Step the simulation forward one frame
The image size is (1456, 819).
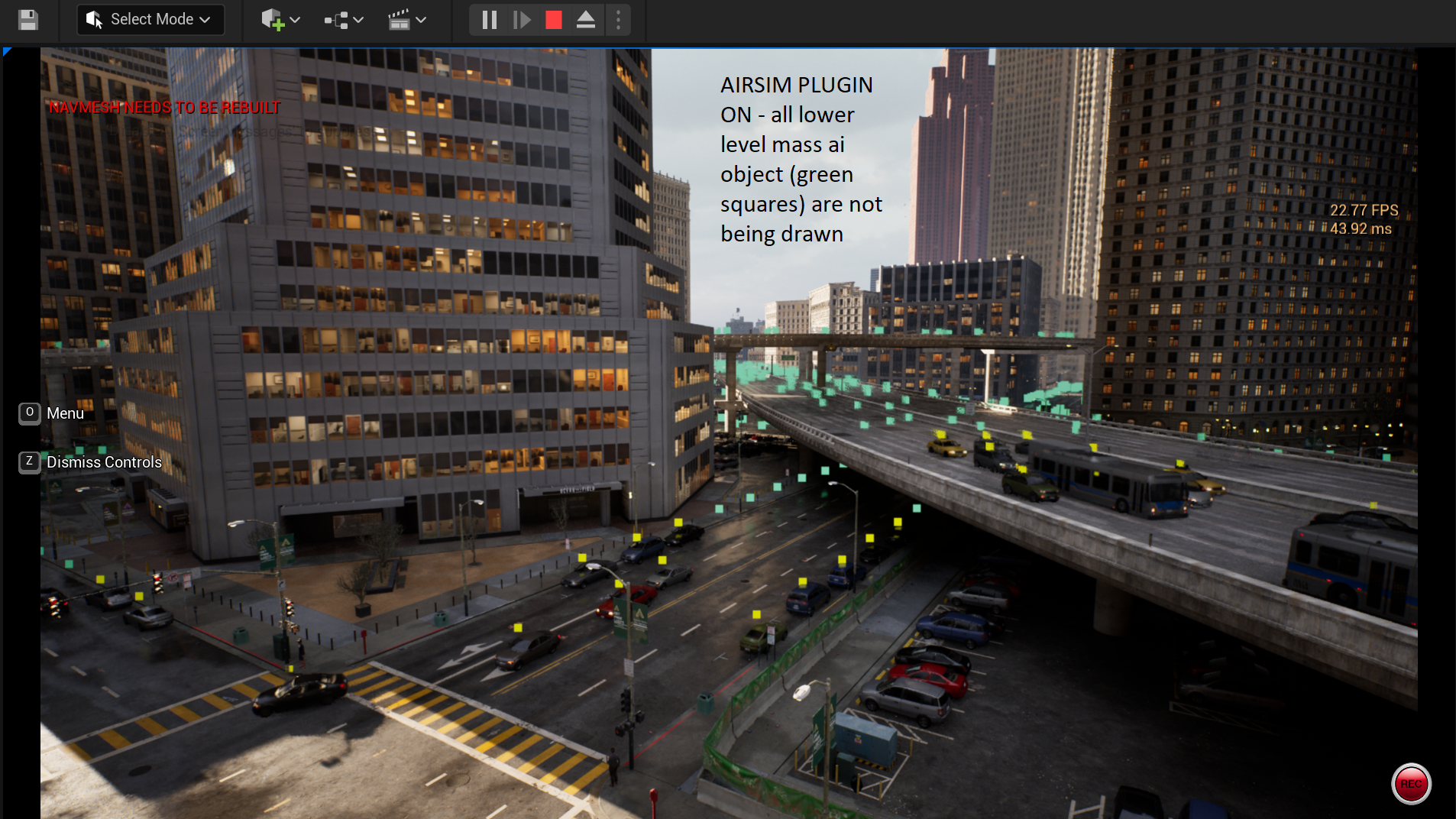click(523, 20)
